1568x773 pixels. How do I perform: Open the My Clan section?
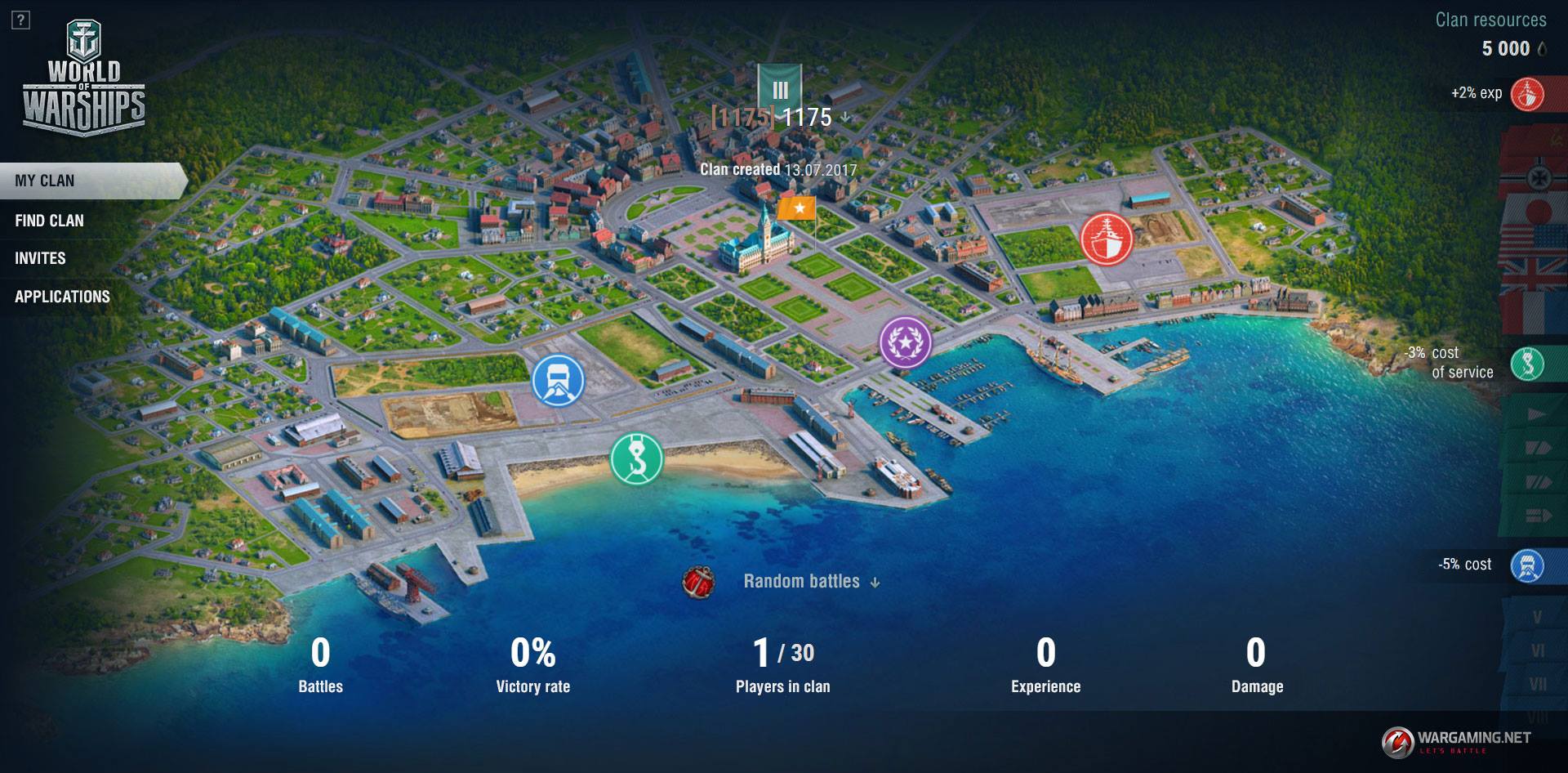click(45, 181)
